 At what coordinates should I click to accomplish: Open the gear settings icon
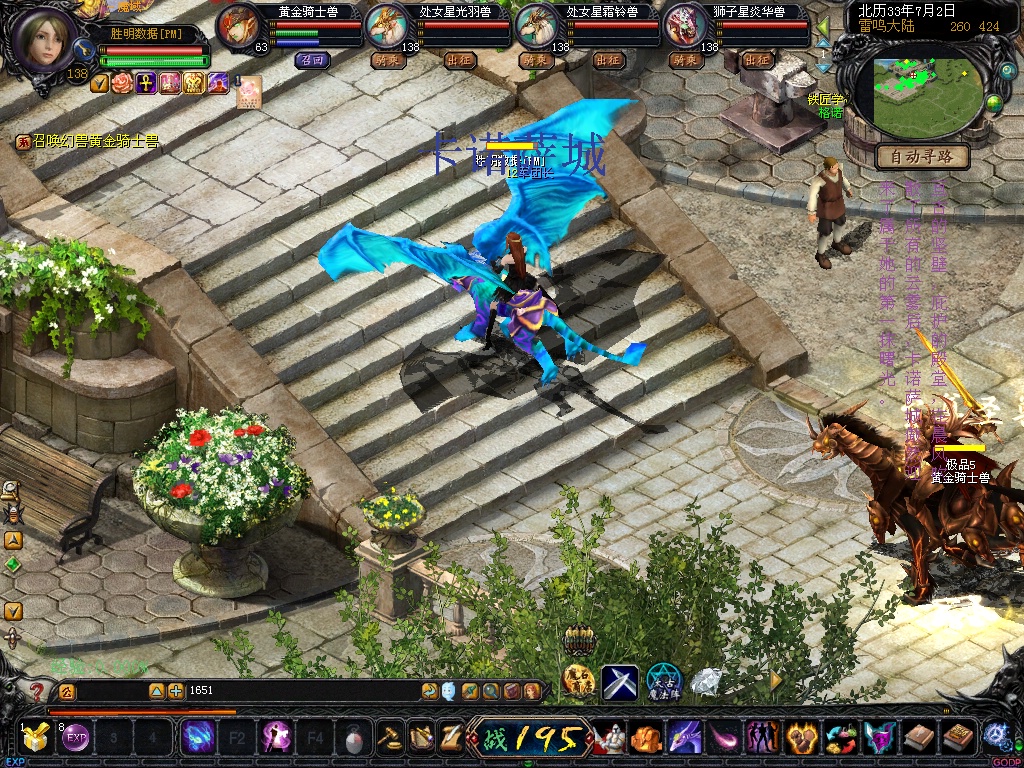click(x=996, y=735)
